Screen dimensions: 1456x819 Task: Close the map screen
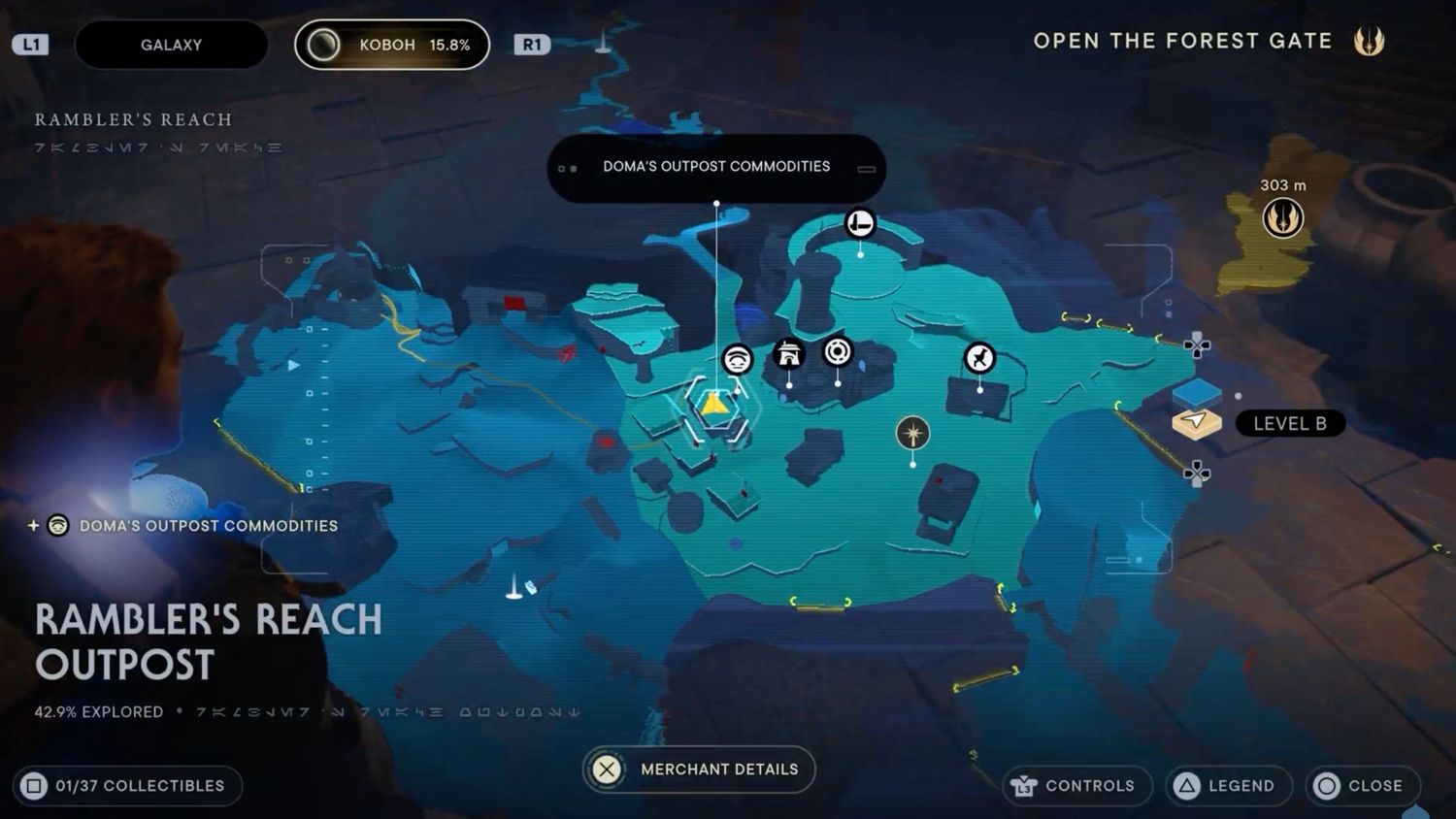(1362, 786)
